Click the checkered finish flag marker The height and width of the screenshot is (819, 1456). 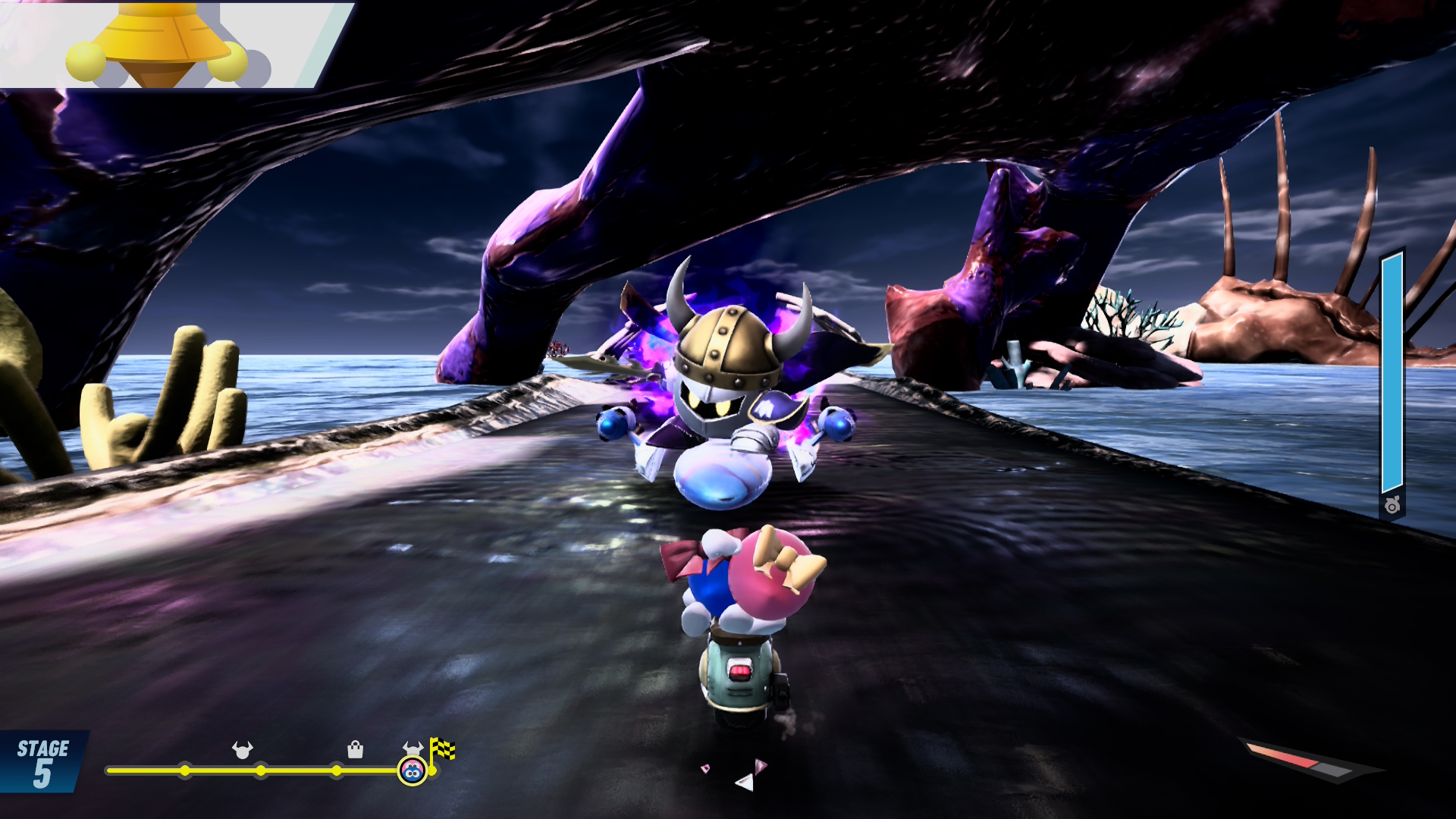coord(443,749)
